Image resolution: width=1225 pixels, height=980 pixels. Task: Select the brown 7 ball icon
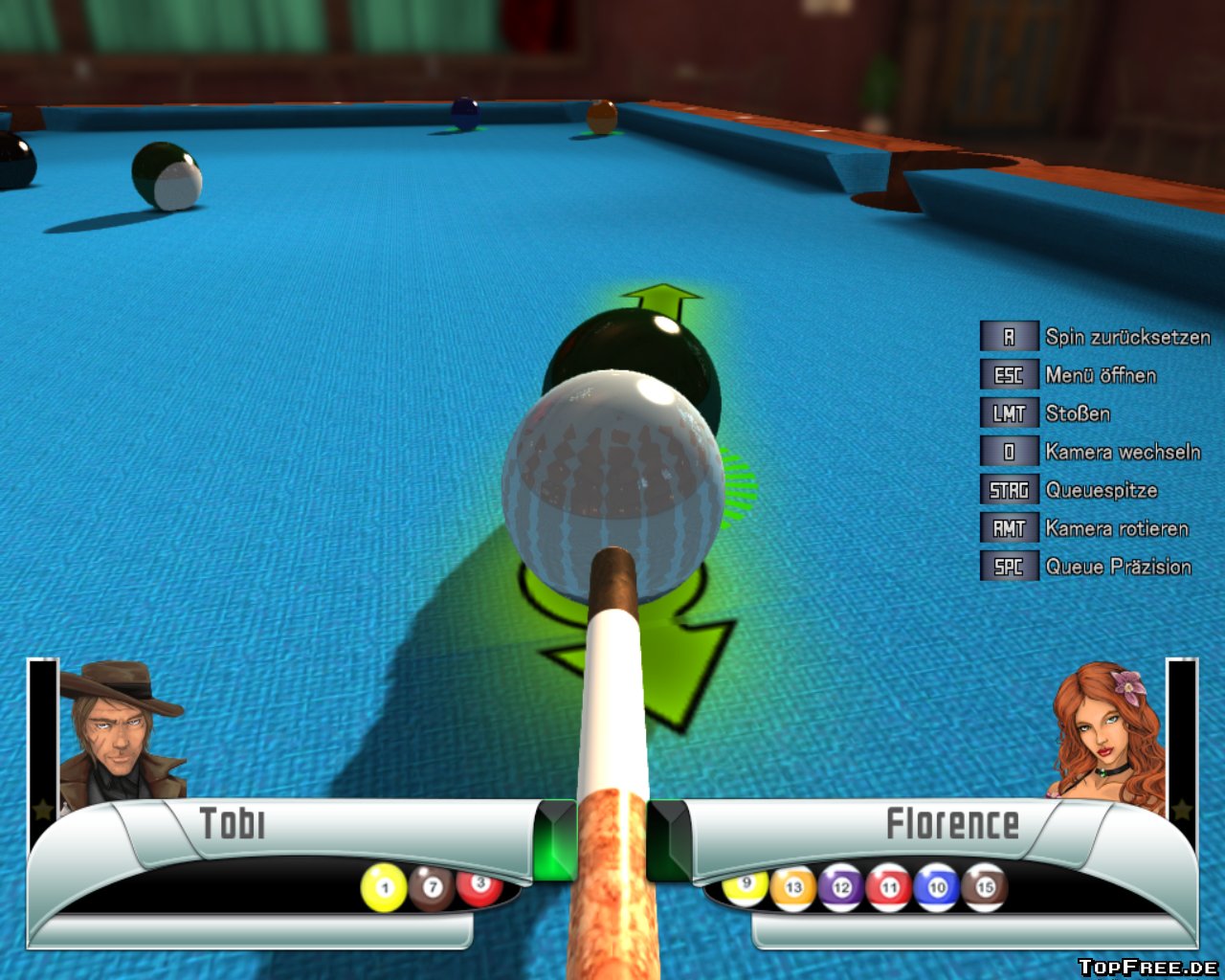(432, 887)
